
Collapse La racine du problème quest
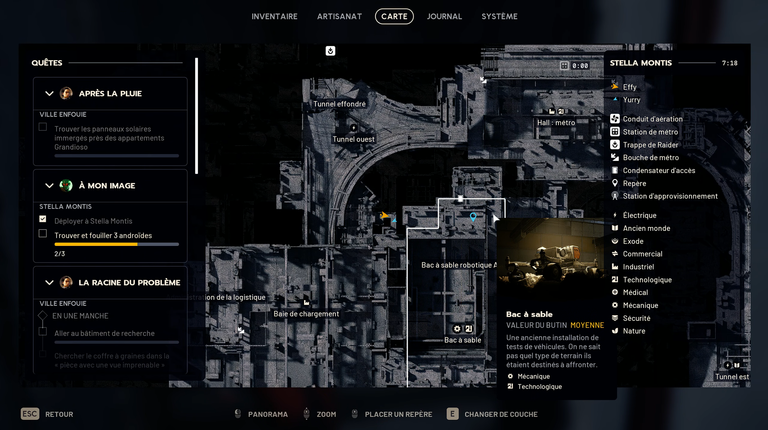coord(49,283)
